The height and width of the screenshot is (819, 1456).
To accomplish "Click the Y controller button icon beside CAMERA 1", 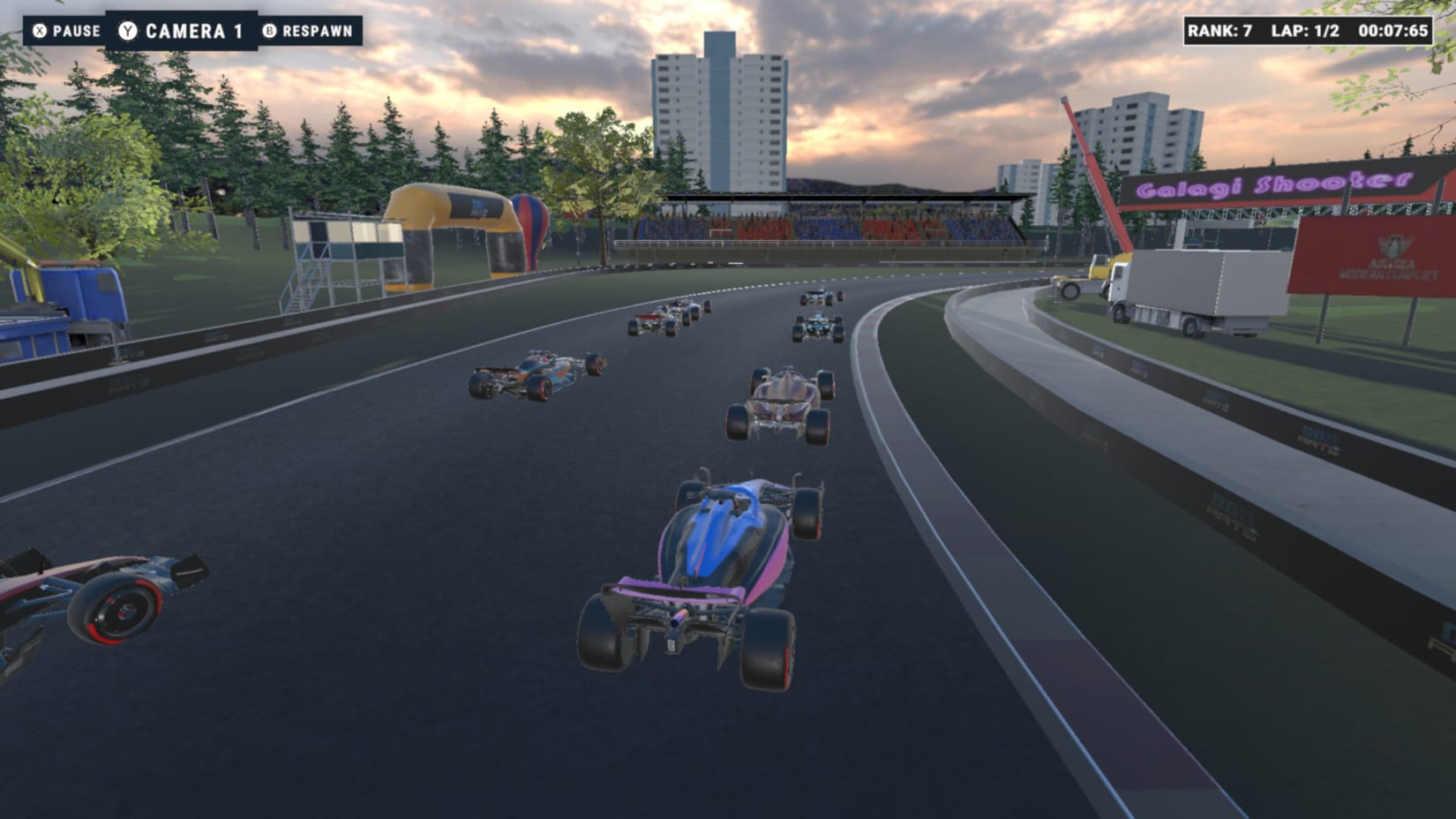I will 126,28.
